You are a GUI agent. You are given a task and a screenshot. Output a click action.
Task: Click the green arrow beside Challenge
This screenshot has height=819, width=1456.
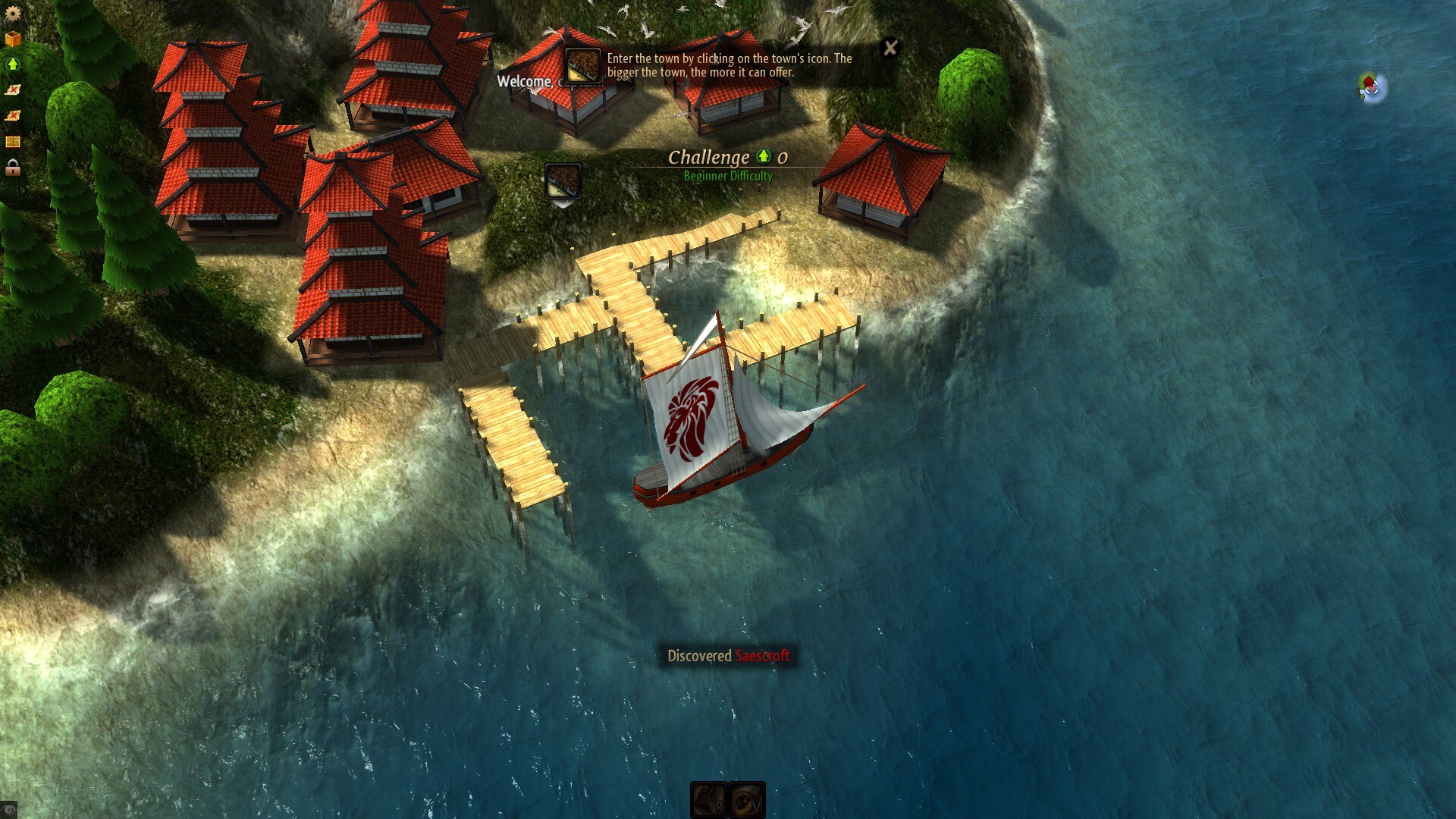point(764,156)
